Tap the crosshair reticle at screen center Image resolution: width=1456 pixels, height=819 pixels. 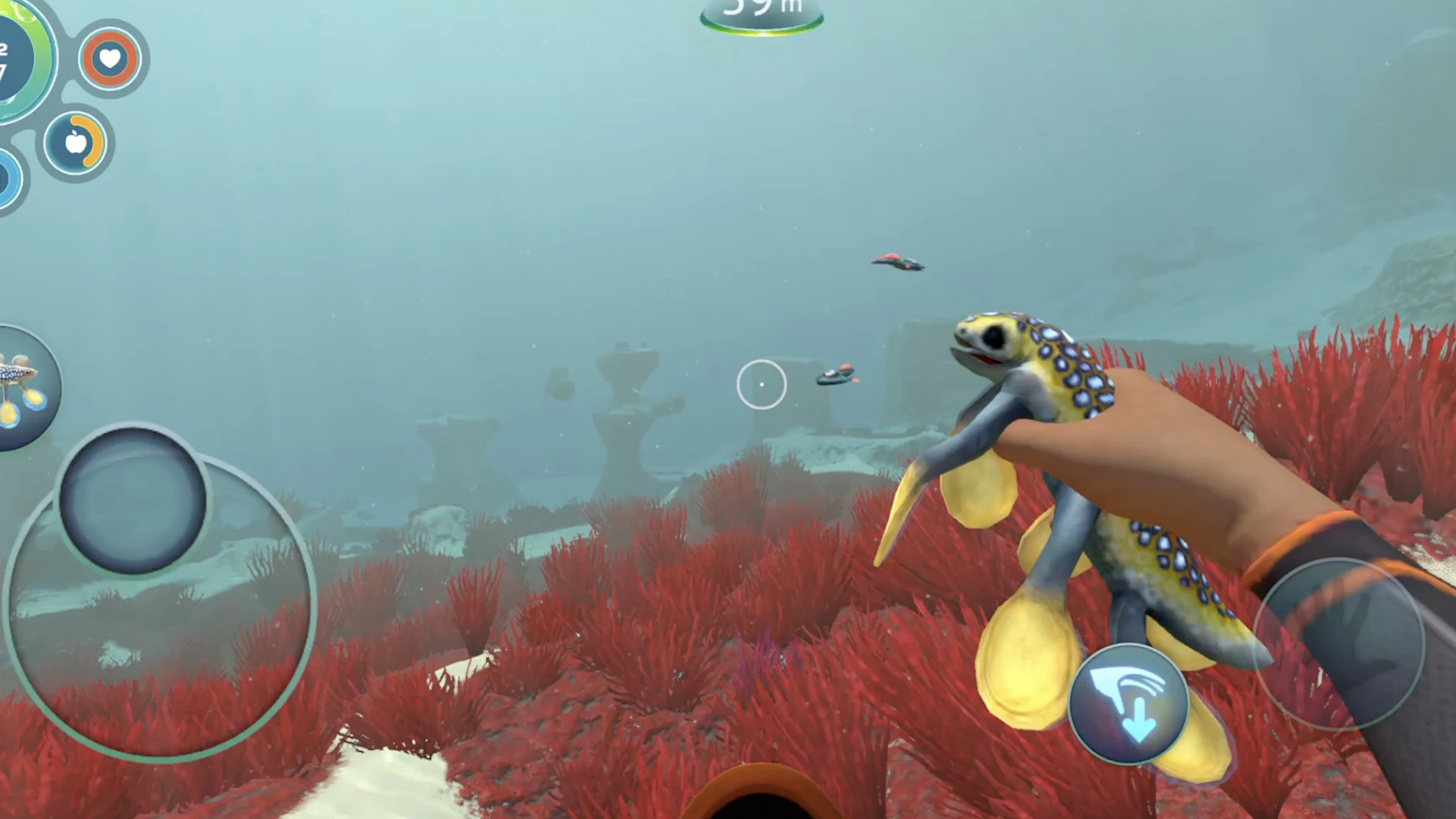761,384
